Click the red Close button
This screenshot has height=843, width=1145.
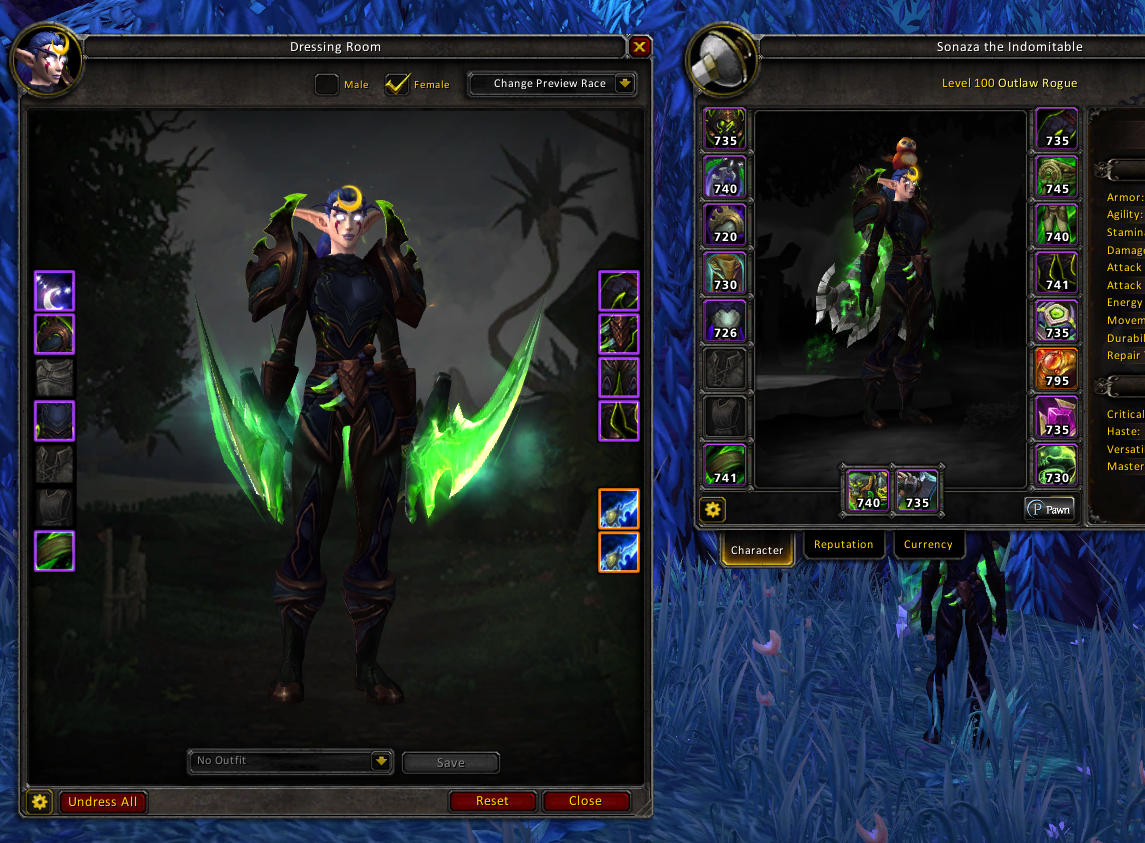tap(586, 801)
